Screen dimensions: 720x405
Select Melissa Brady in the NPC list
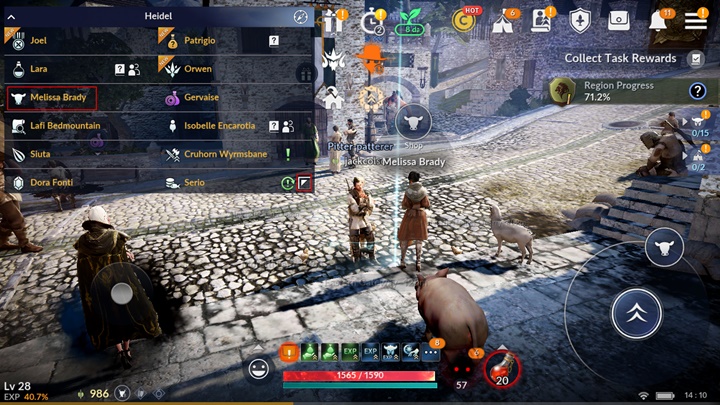(x=52, y=98)
